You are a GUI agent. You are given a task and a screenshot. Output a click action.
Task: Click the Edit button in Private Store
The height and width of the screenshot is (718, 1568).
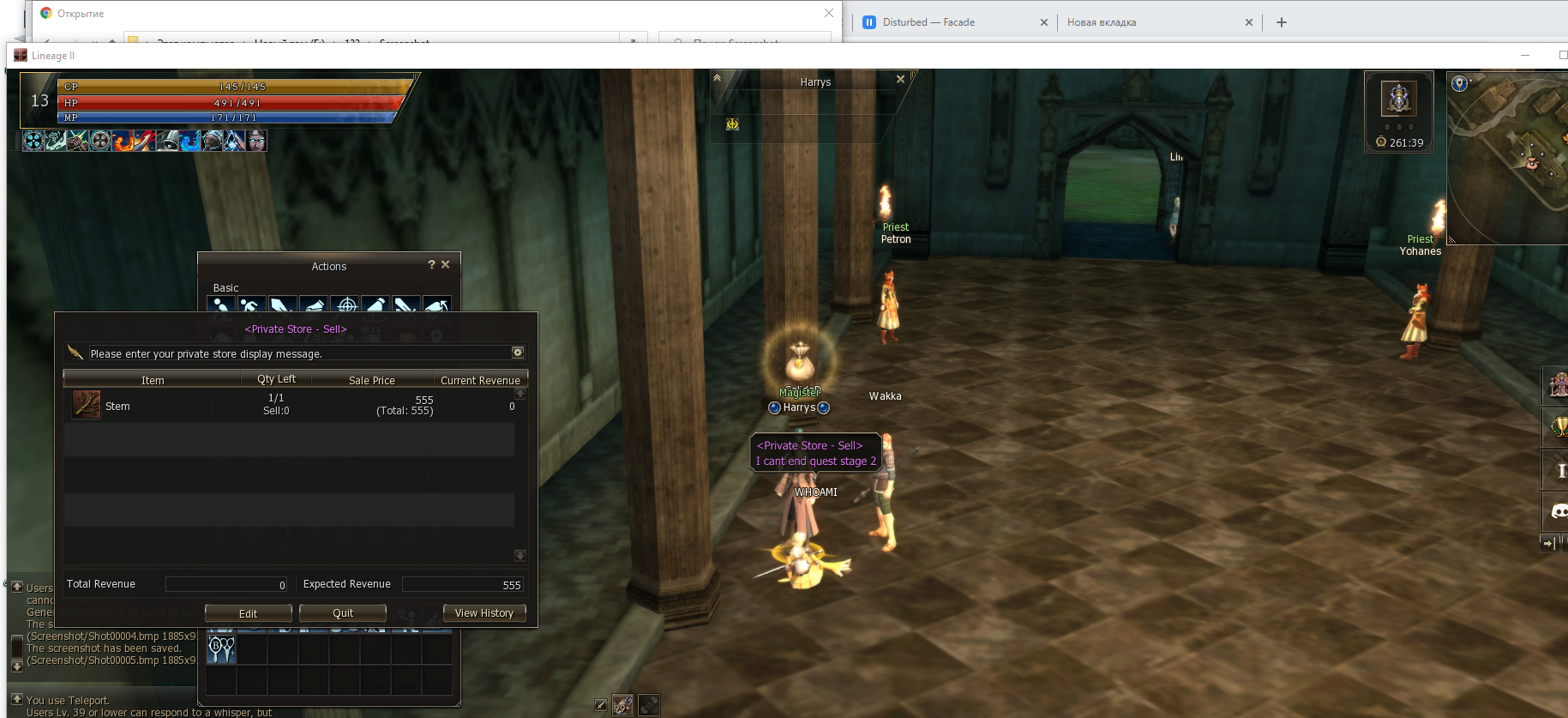[x=248, y=613]
